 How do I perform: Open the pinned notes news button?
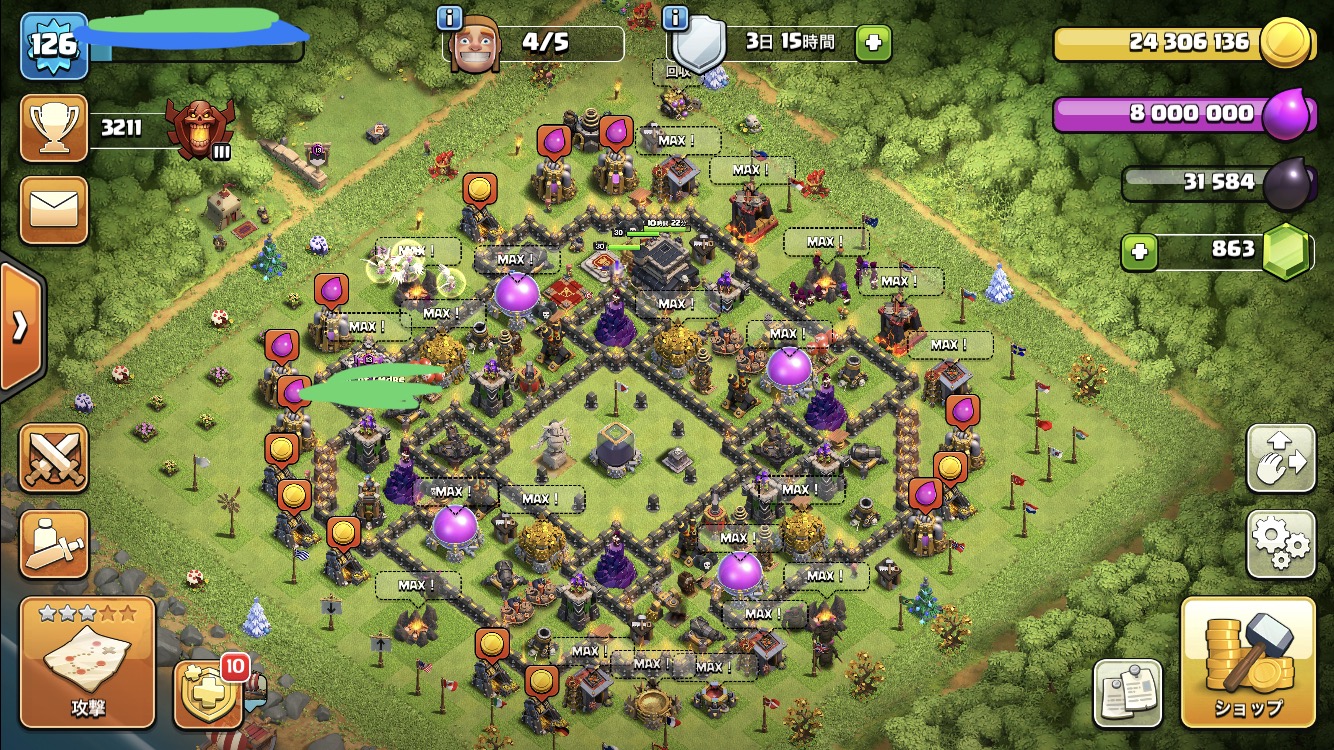[x=1127, y=693]
